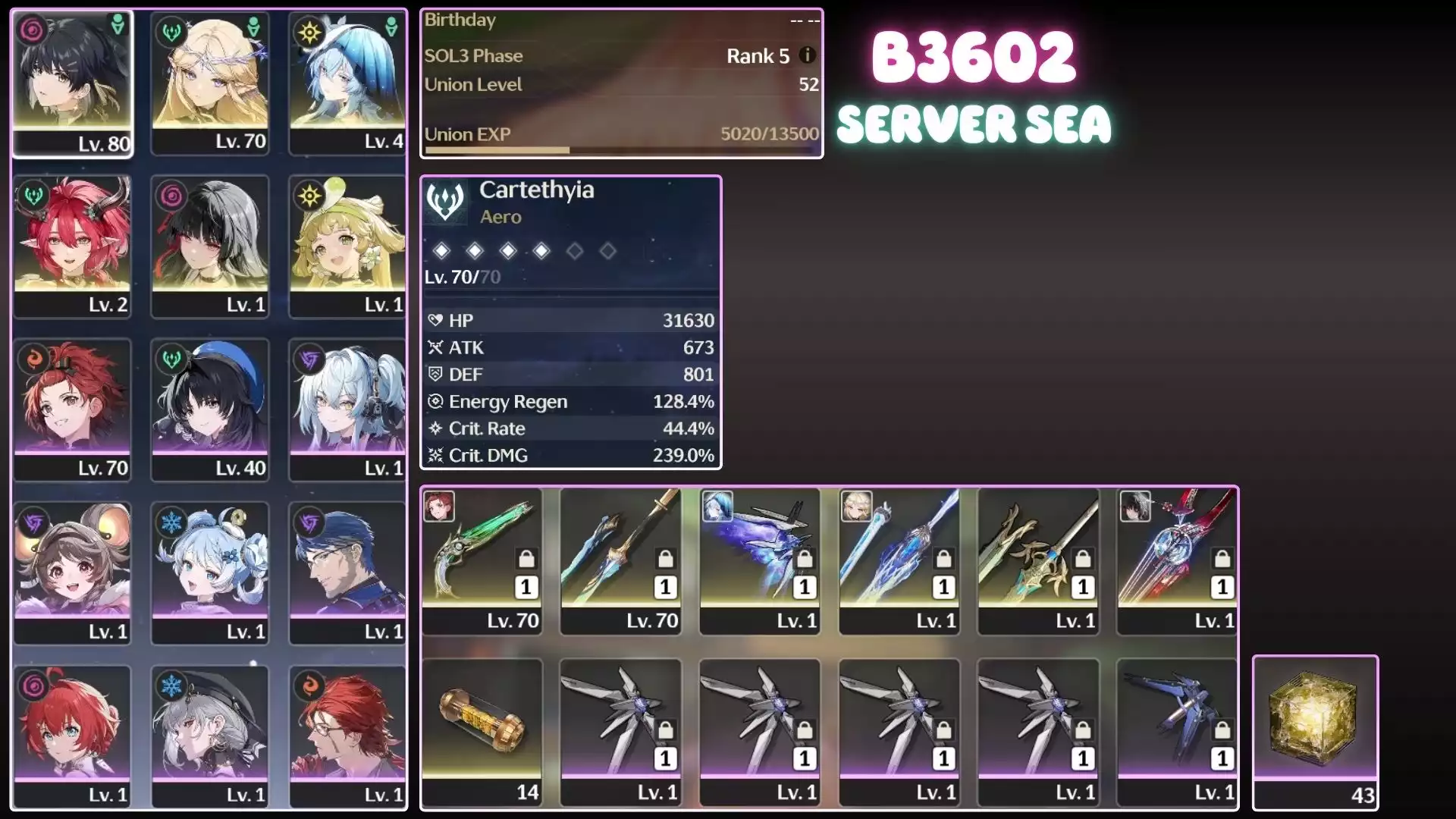Select the black-haired Lv. 80 character portrait
The width and height of the screenshot is (1456, 819).
(73, 83)
